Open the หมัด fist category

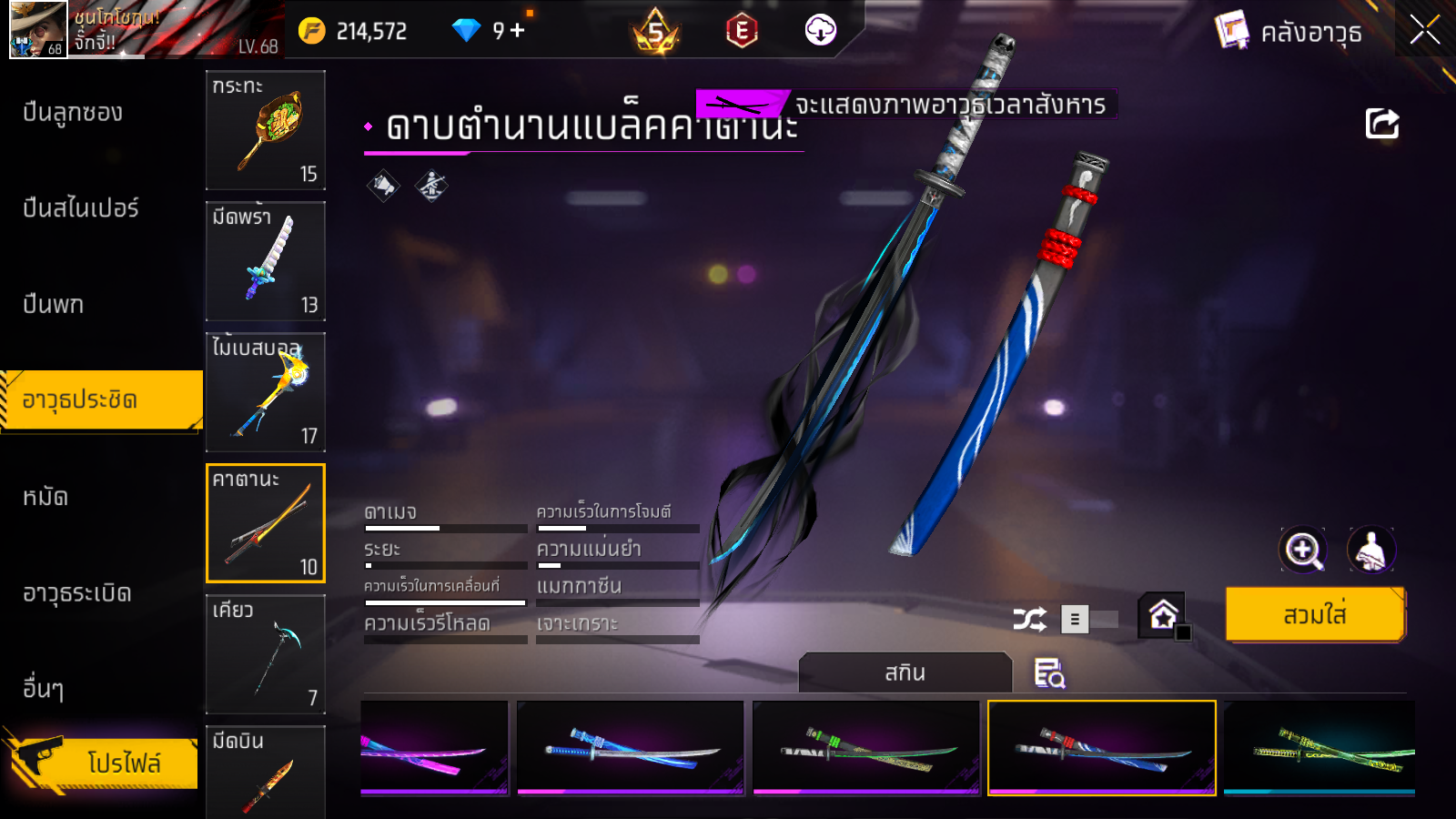pos(45,497)
